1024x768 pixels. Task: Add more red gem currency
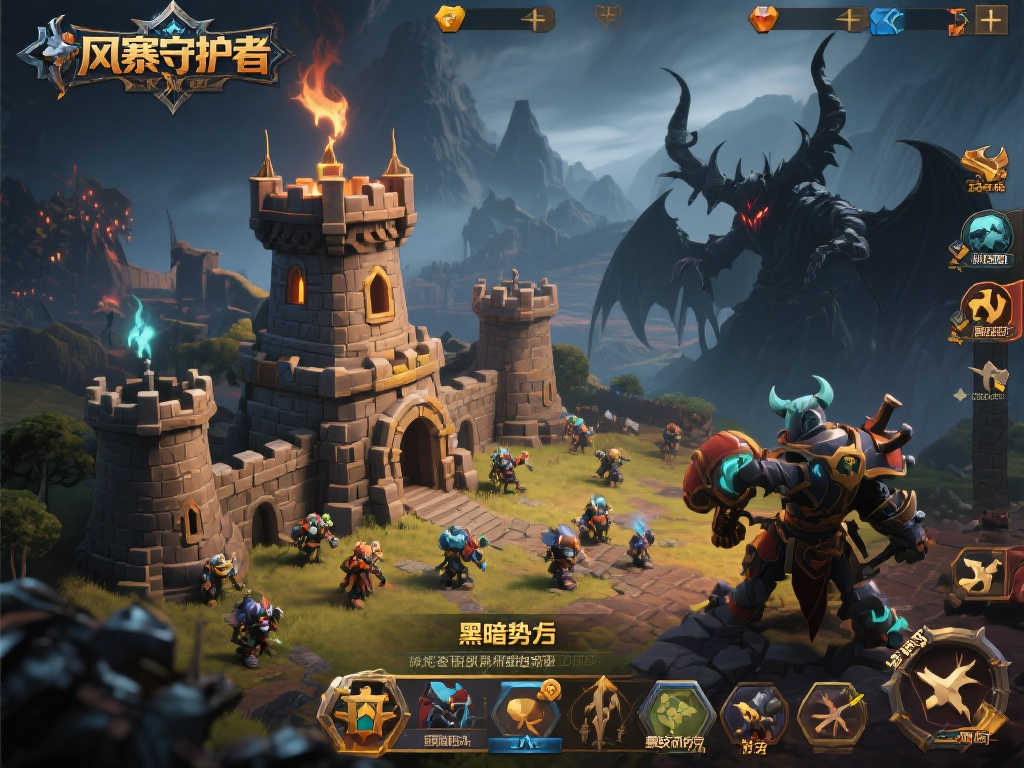[850, 19]
